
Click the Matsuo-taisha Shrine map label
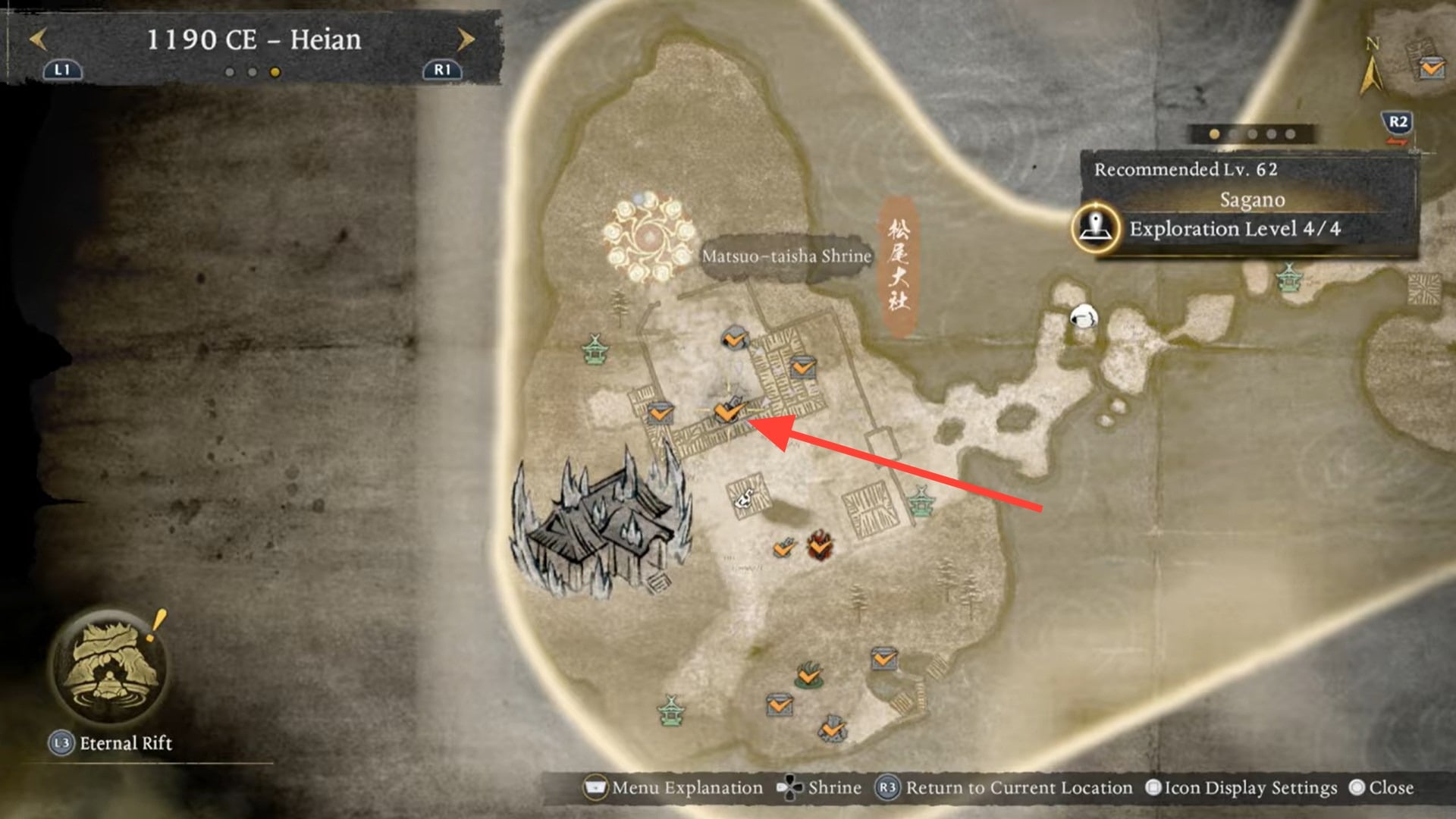click(786, 256)
